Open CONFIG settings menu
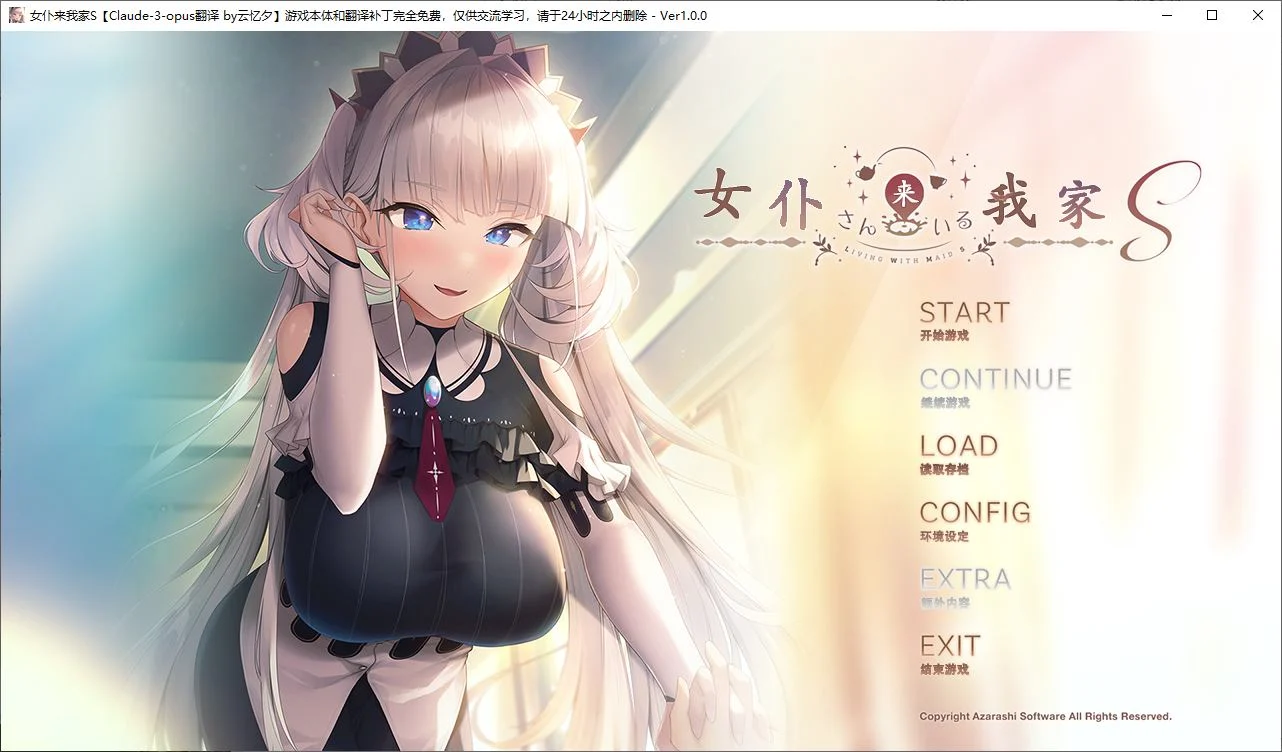Viewport: 1282px width, 752px height. click(974, 513)
